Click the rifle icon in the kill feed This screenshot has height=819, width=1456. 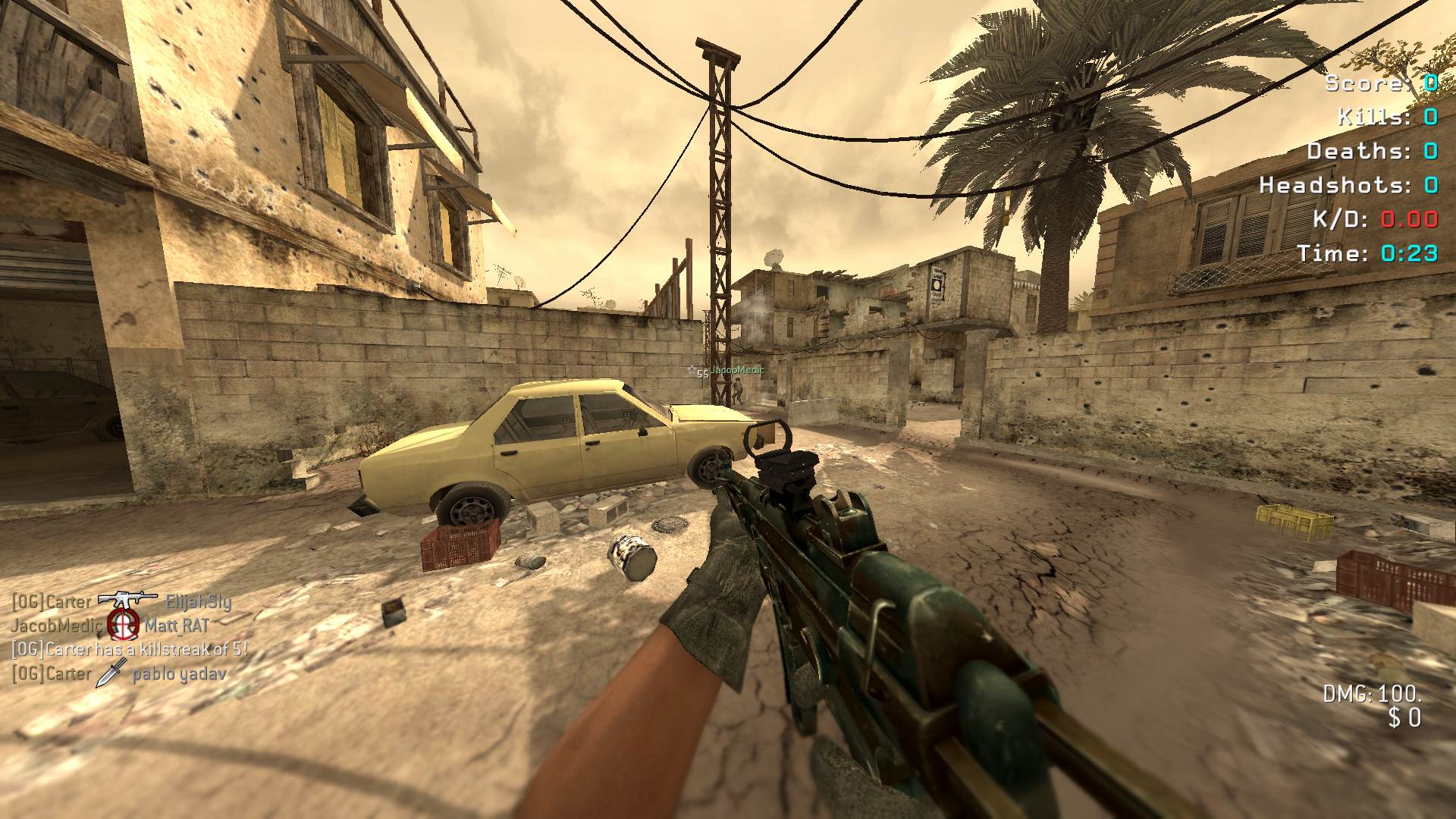127,600
